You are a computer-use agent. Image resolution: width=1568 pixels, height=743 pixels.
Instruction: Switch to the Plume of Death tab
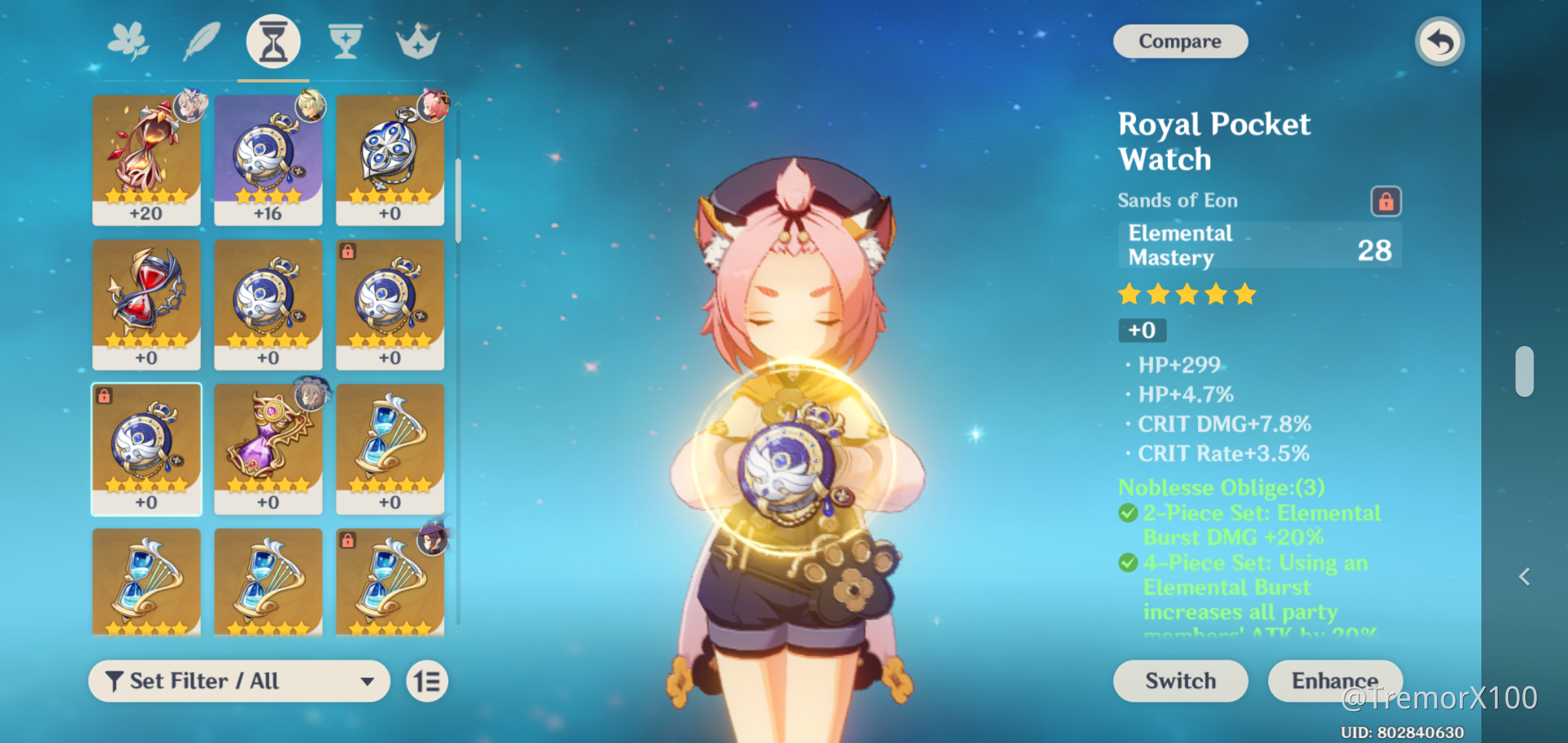click(202, 41)
